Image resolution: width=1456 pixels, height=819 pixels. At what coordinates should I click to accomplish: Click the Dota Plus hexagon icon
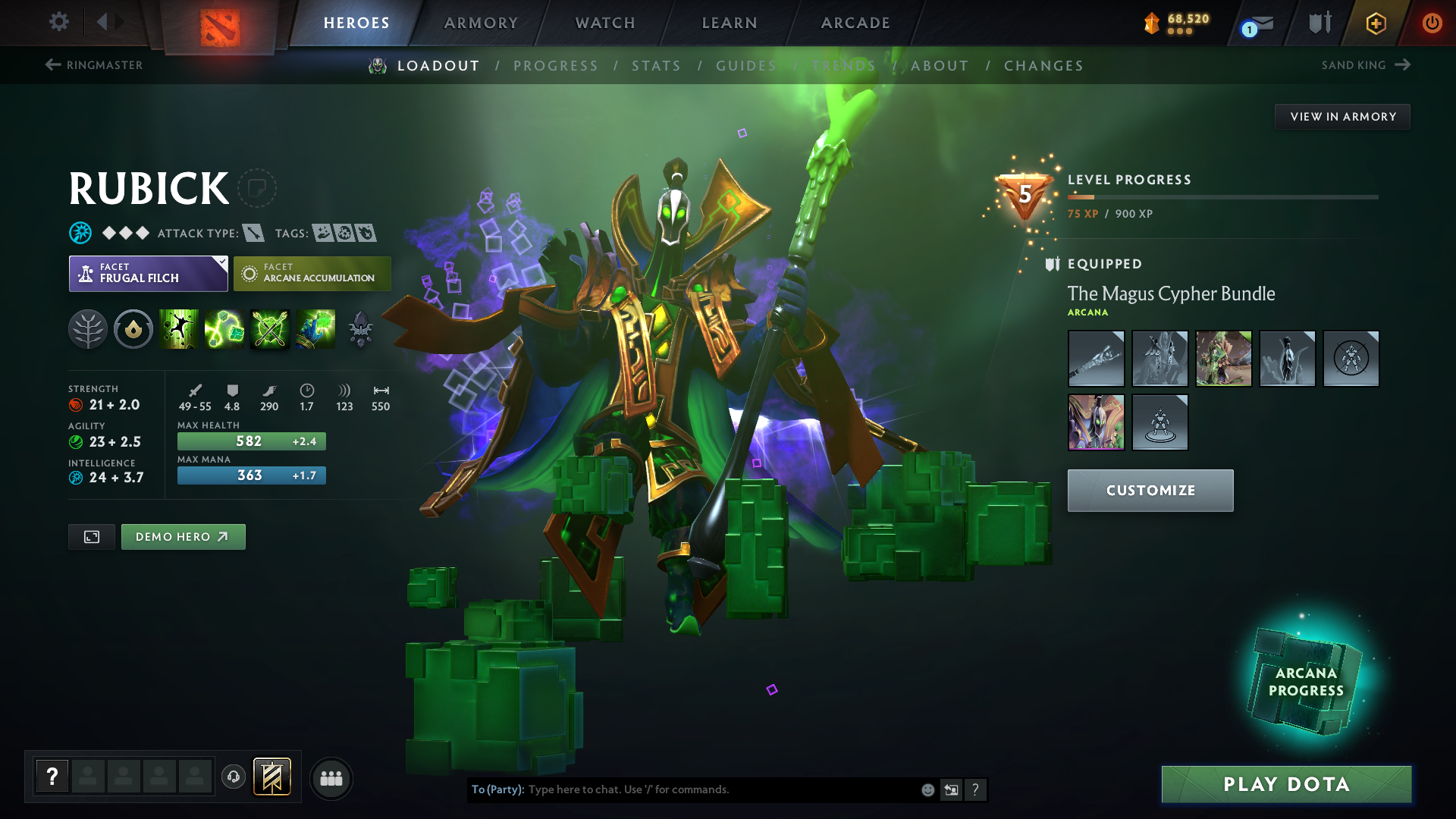(x=1375, y=23)
